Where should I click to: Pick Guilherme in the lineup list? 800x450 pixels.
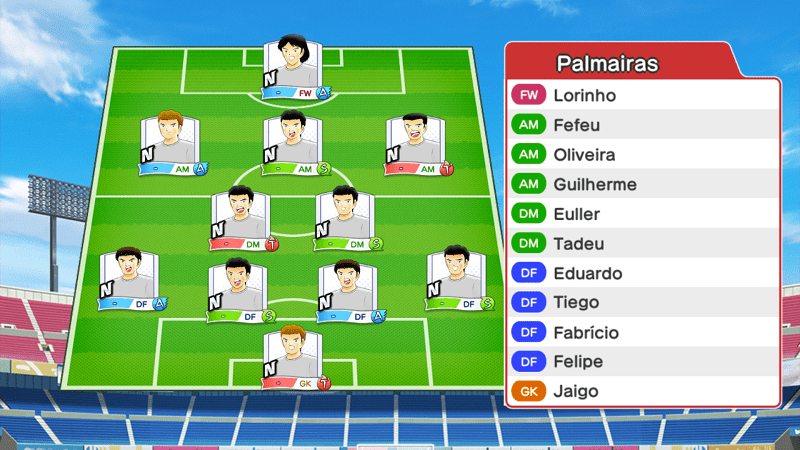pos(642,185)
